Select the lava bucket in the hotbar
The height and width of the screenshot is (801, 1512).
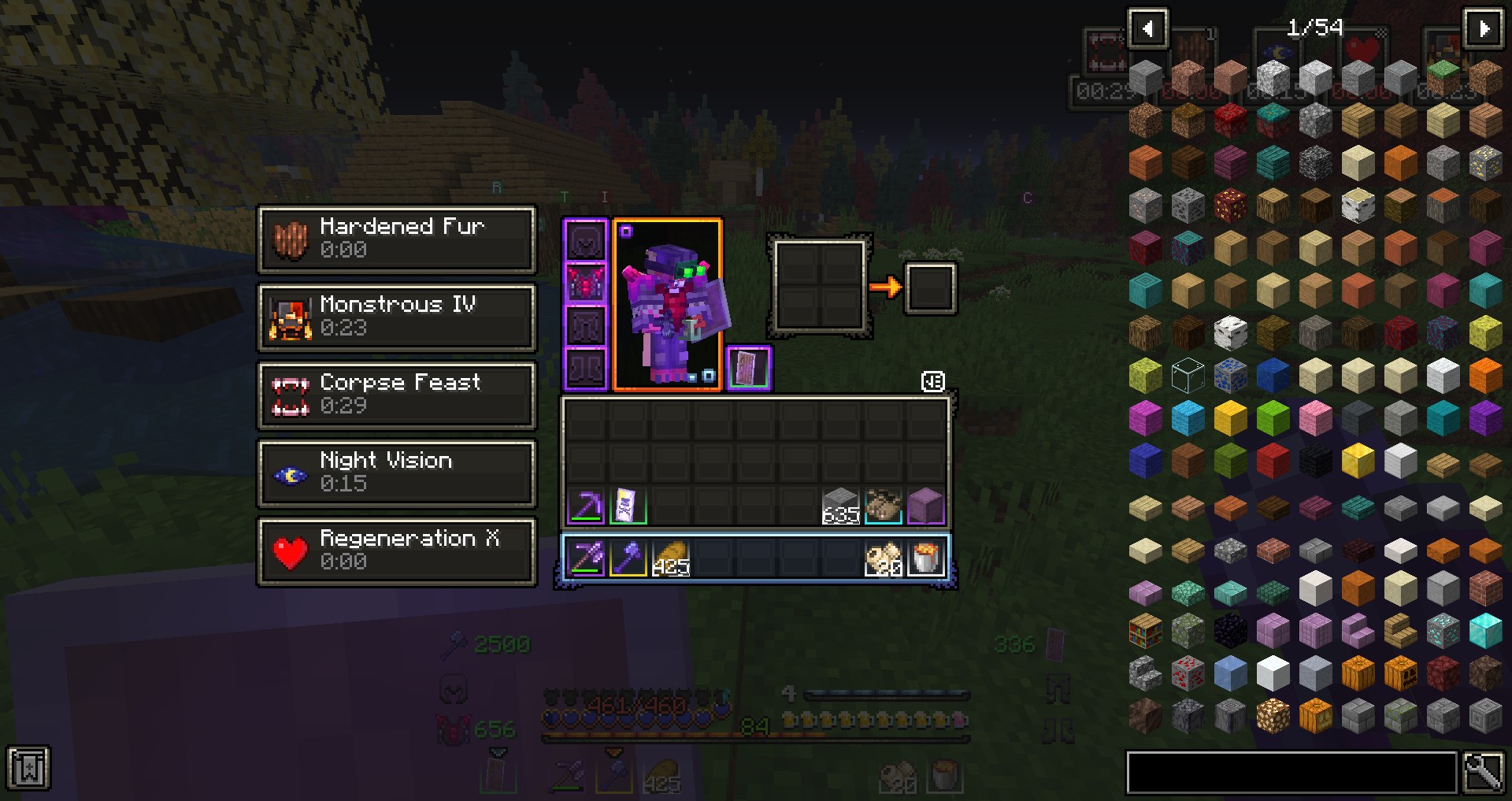tap(925, 558)
